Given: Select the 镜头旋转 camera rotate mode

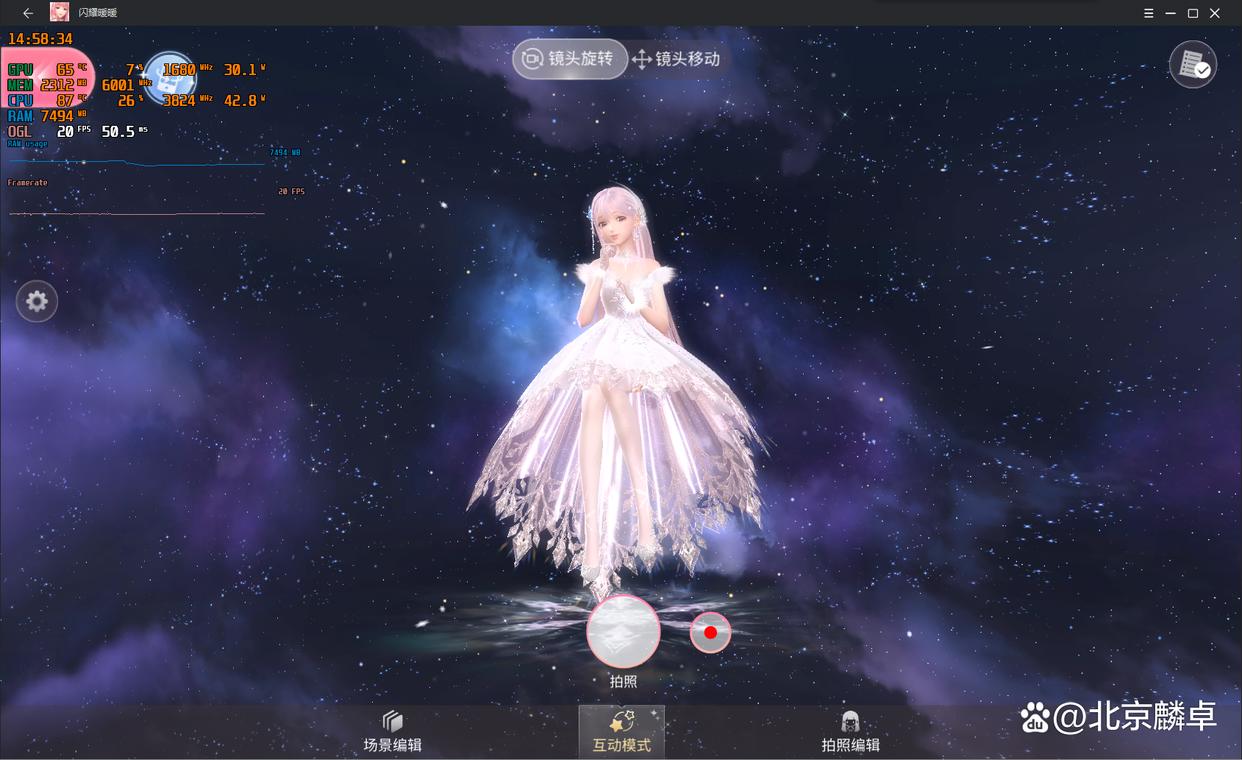Looking at the screenshot, I should pyautogui.click(x=570, y=59).
